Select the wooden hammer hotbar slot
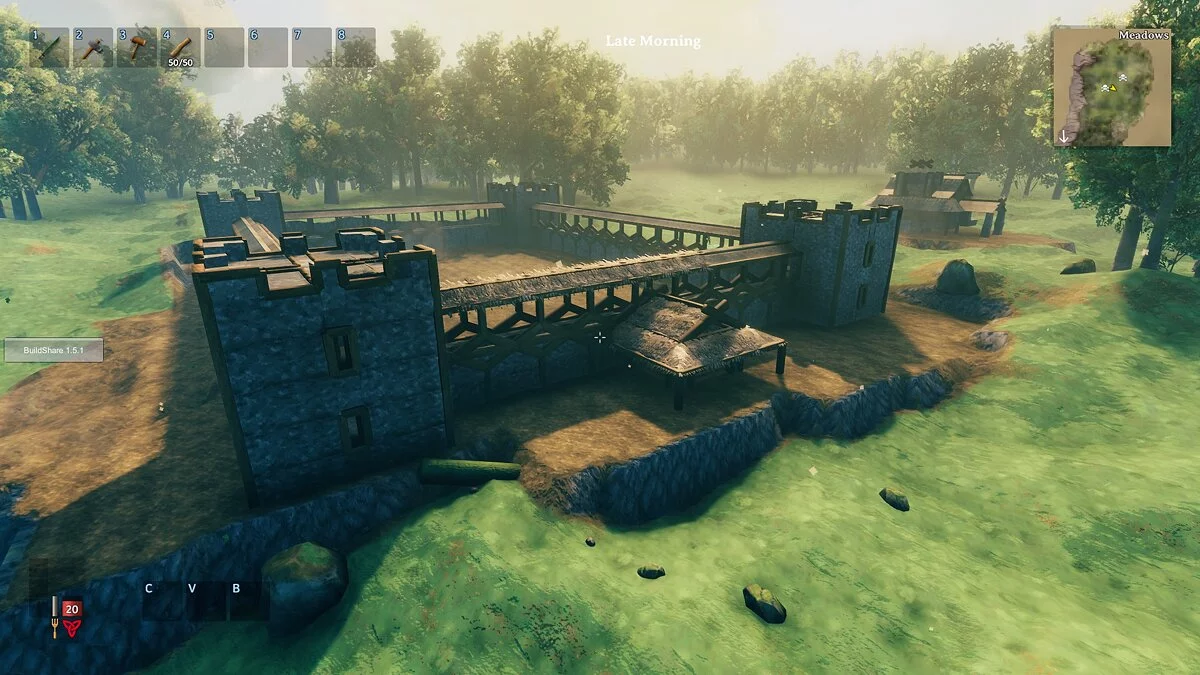This screenshot has width=1200, height=675. point(136,47)
